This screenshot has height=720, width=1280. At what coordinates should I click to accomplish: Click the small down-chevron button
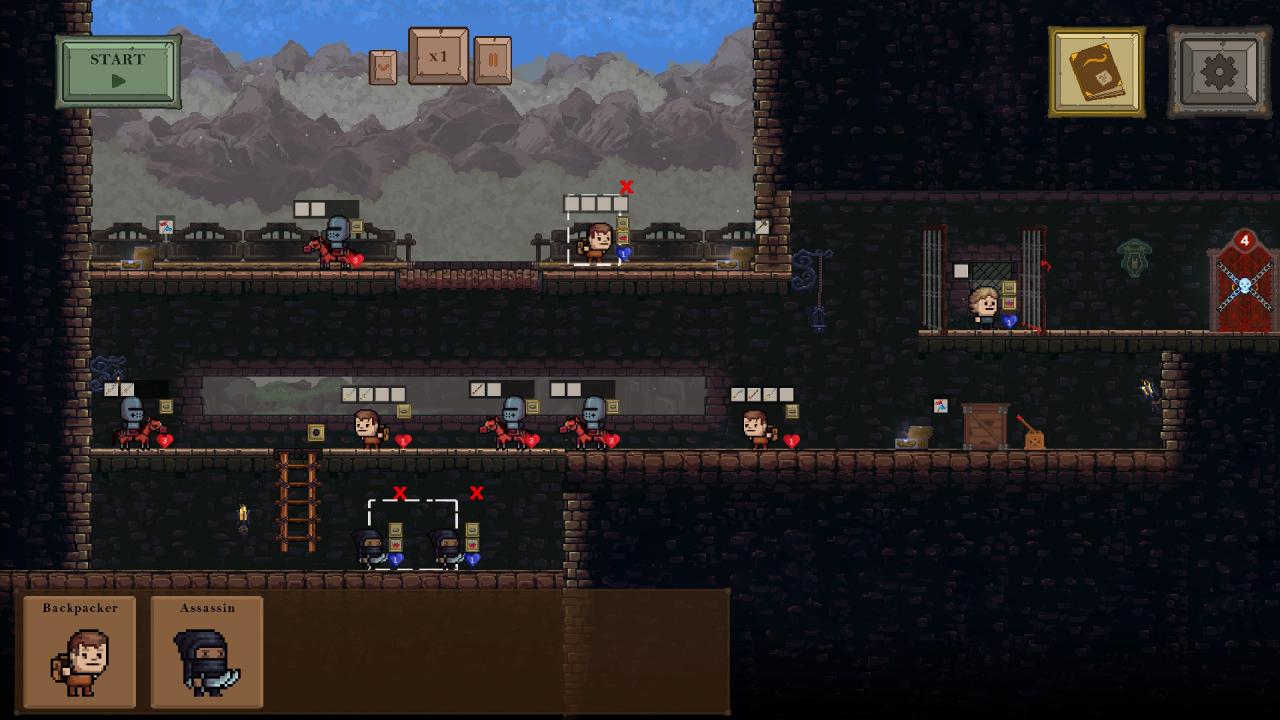383,67
